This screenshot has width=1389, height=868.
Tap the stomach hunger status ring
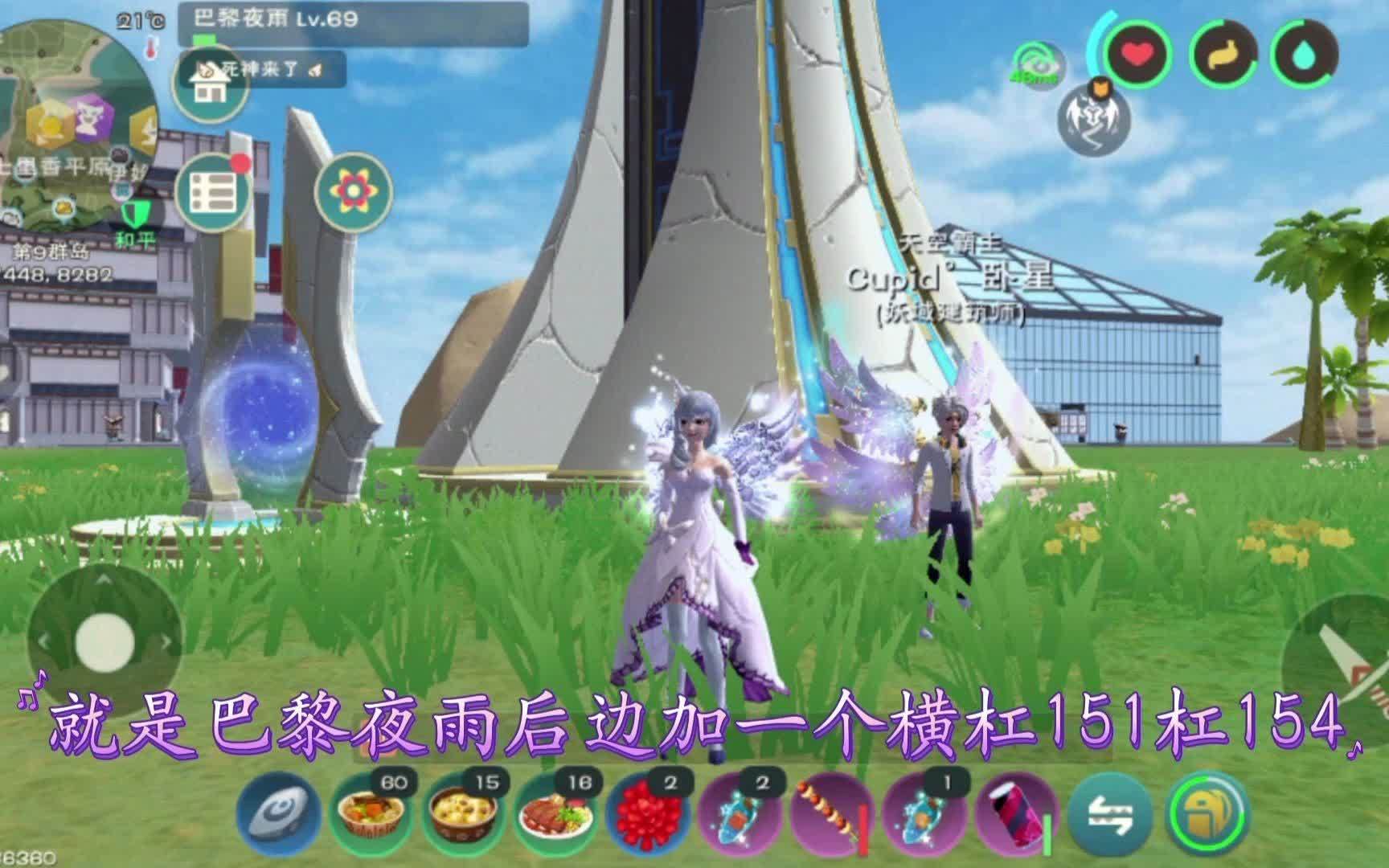(x=1223, y=52)
